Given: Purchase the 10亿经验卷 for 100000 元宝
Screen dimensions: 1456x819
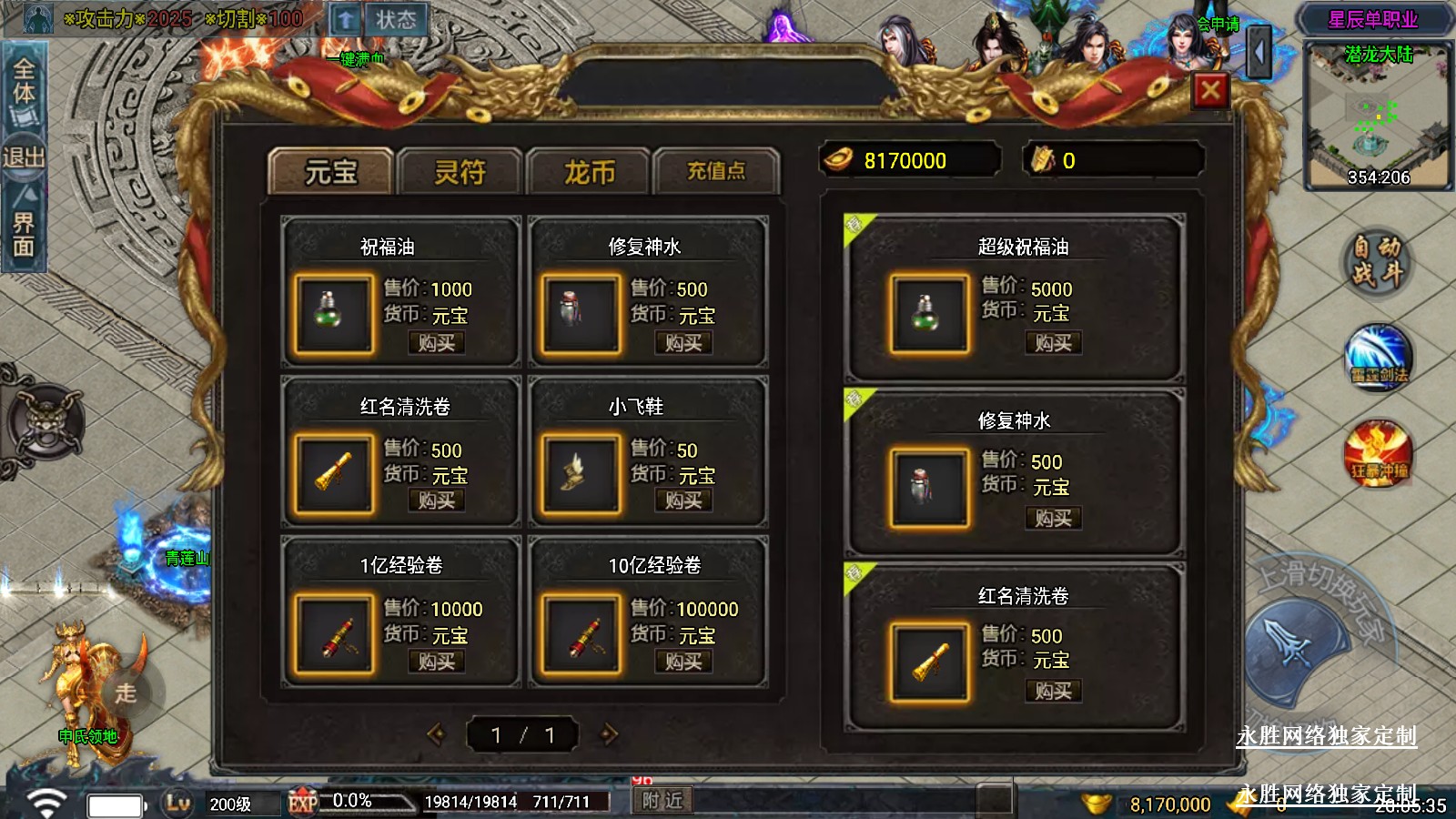Looking at the screenshot, I should [x=683, y=662].
